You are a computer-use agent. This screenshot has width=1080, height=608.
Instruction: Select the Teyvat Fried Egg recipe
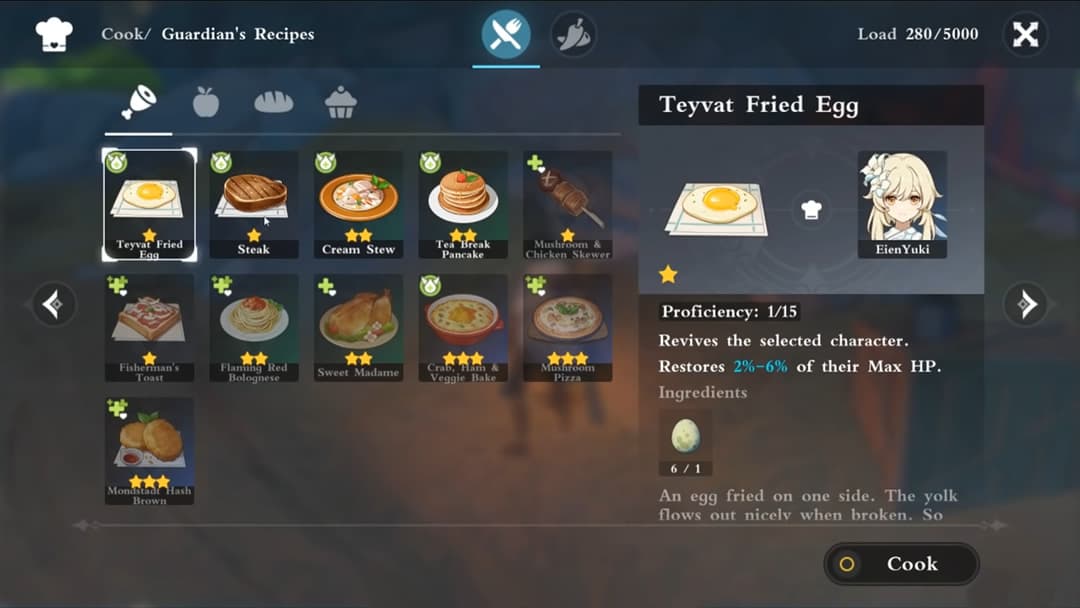coord(150,205)
